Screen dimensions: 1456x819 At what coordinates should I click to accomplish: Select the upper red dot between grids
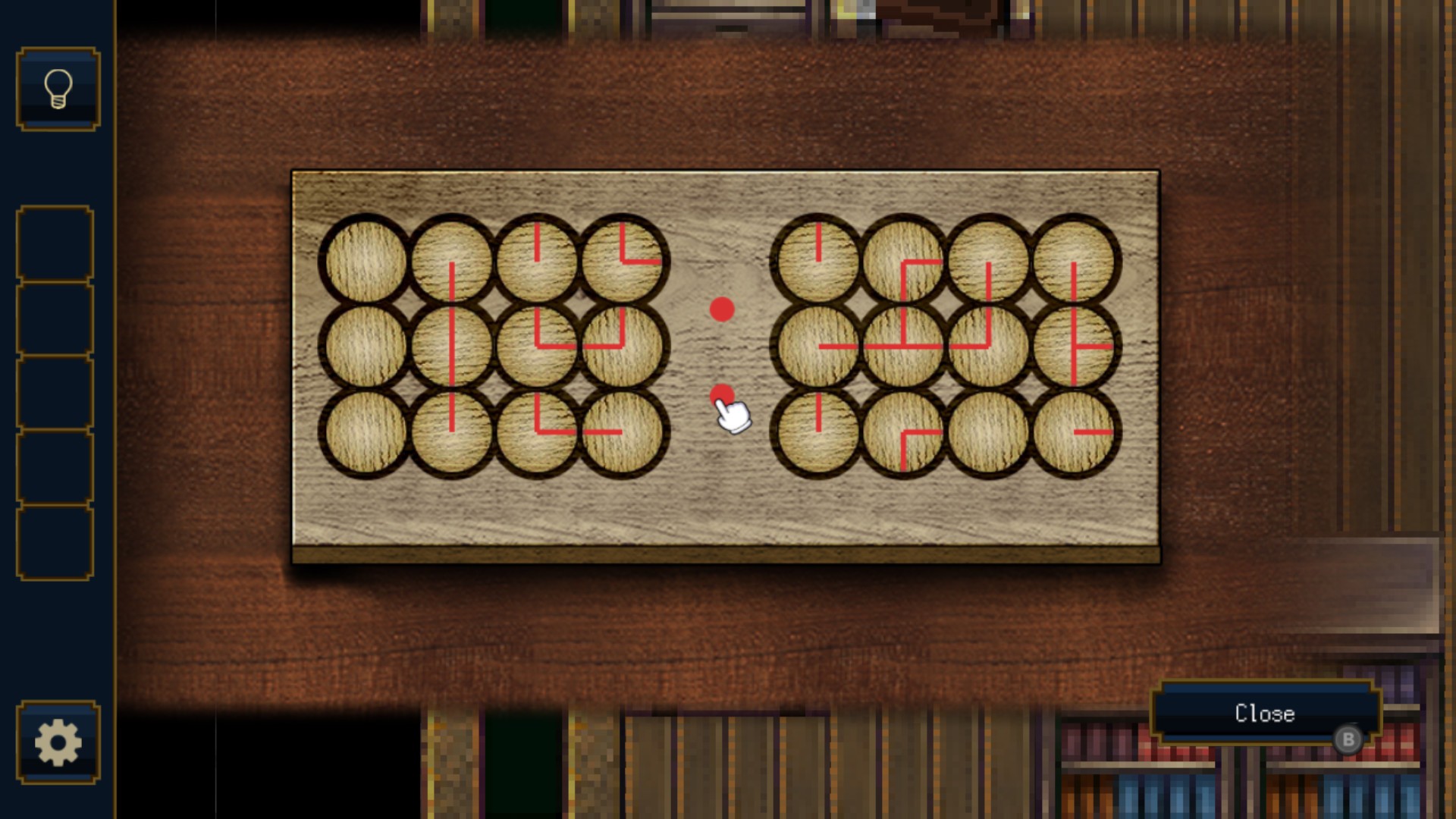[x=721, y=308]
